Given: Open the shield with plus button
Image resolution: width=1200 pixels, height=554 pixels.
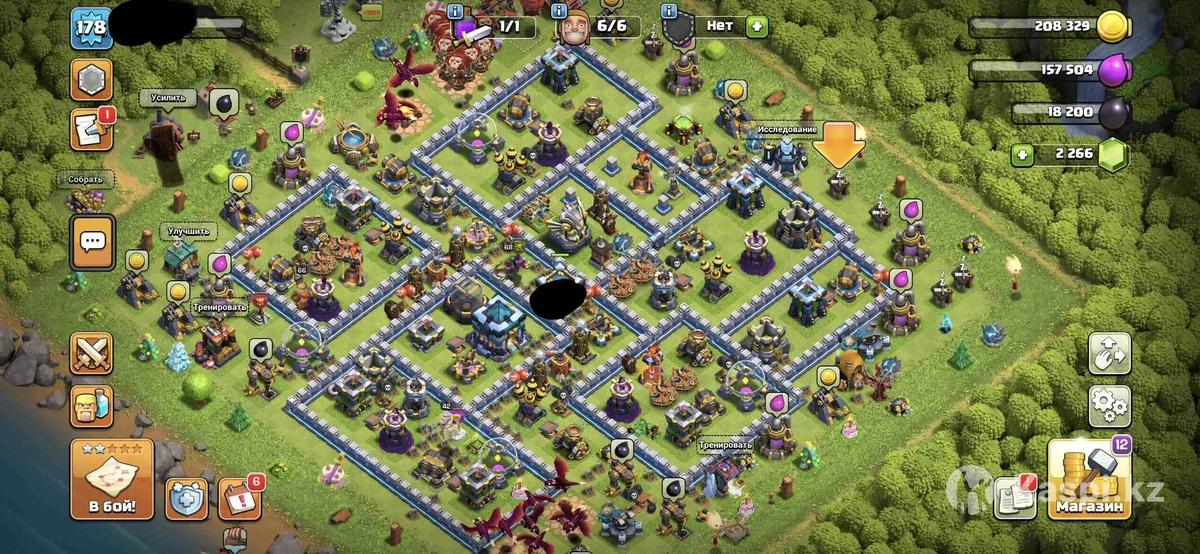Looking at the screenshot, I should [x=187, y=497].
